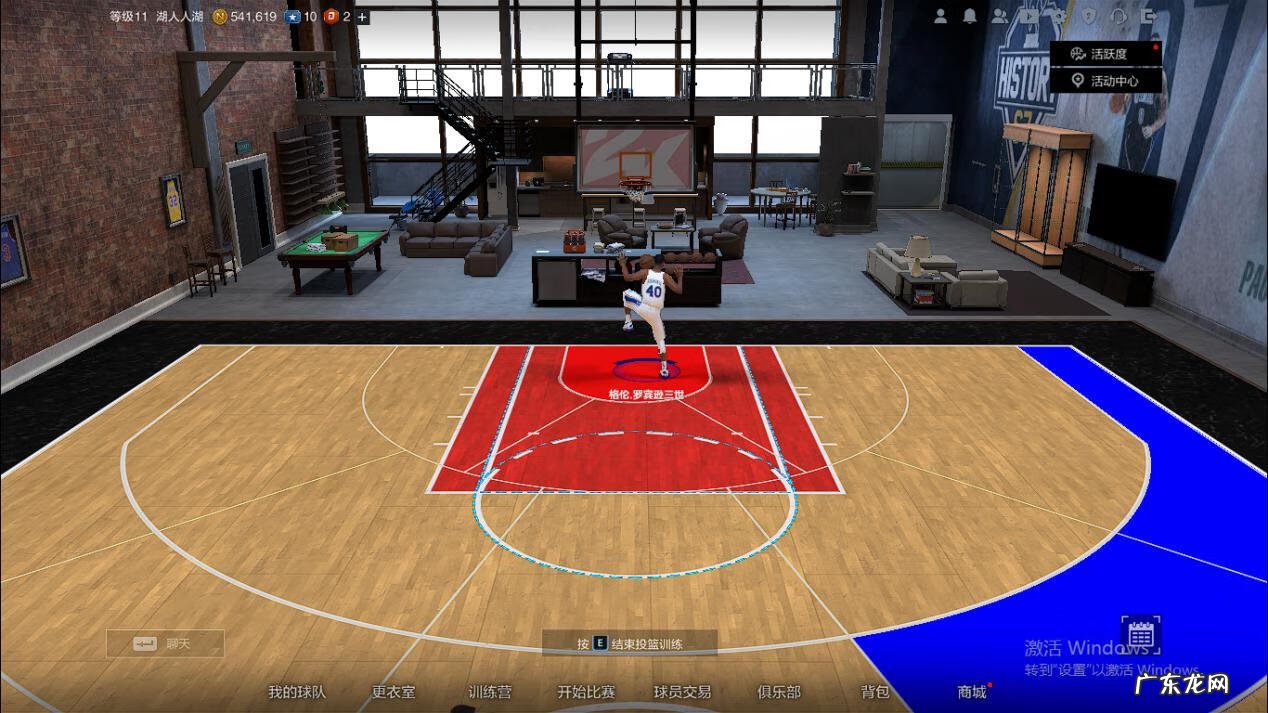Open 我的球队 (My Team) menu
Screen dimensions: 1268x713
(x=296, y=692)
